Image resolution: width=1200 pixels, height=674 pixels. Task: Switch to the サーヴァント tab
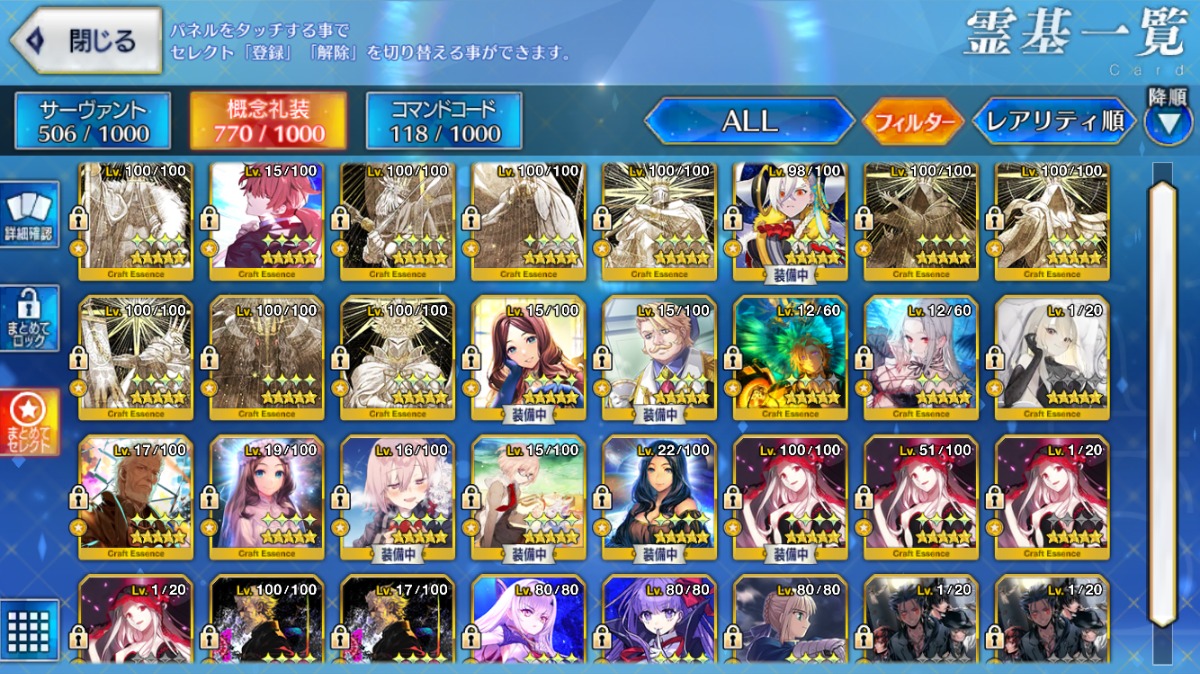[x=93, y=121]
